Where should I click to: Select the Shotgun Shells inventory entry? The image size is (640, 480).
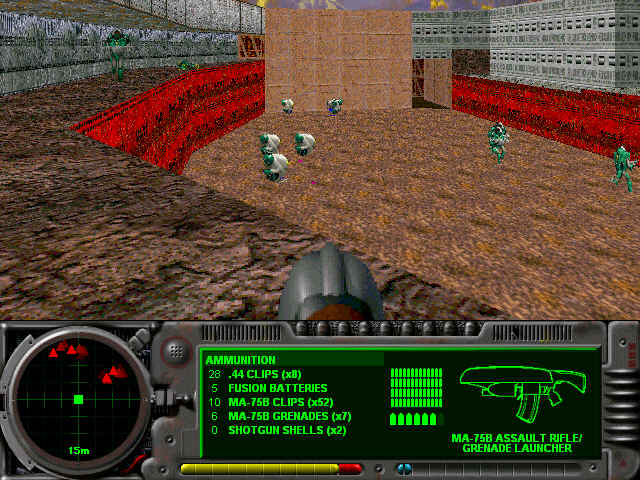287,430
